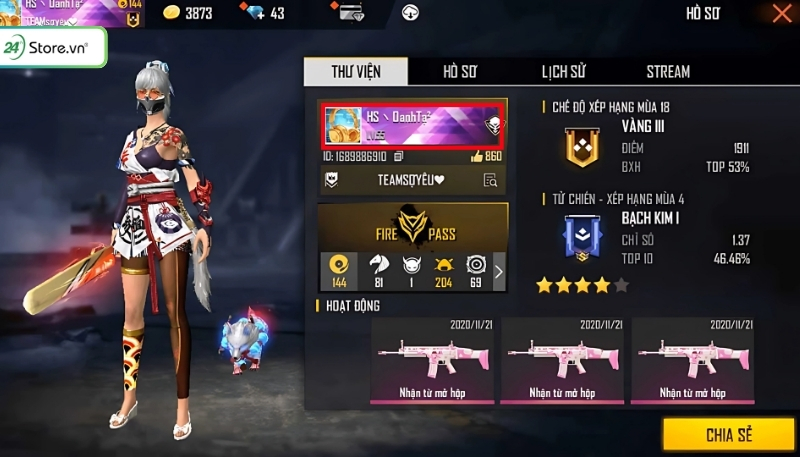
Task: Select the Thư Viện tab
Action: click(355, 72)
